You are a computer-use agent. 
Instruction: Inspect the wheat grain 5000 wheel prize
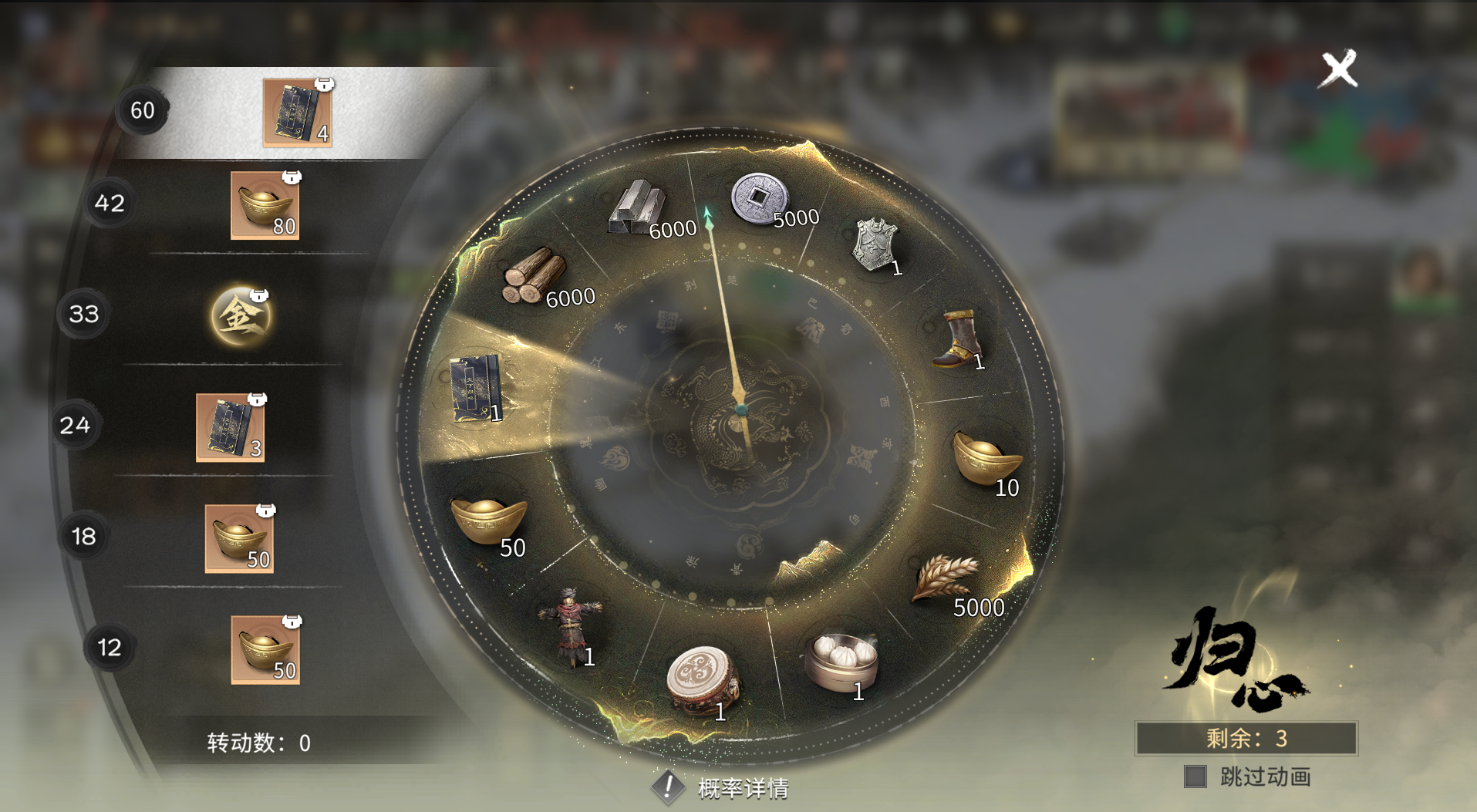pyautogui.click(x=947, y=578)
